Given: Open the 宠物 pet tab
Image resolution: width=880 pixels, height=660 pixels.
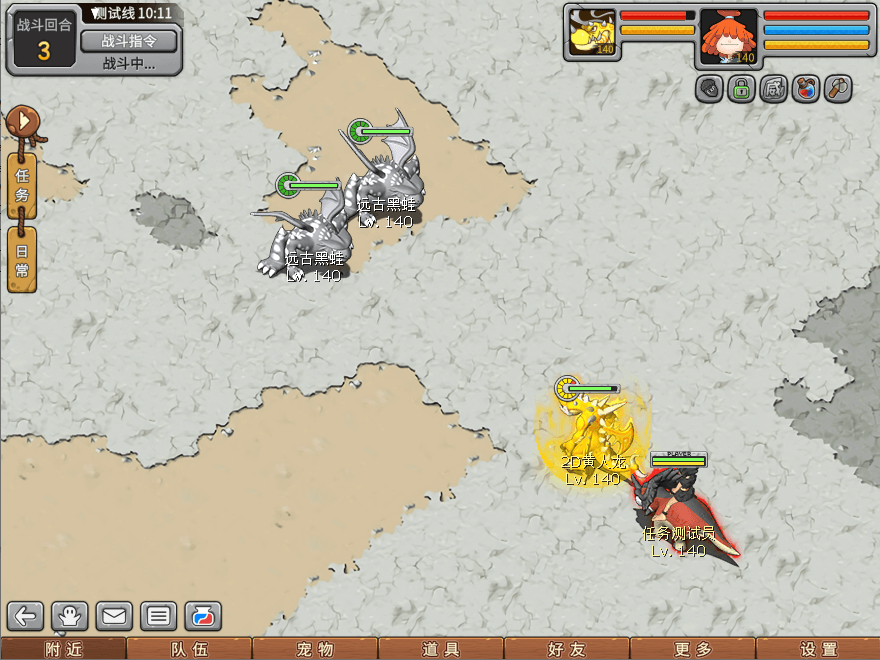Looking at the screenshot, I should [x=315, y=649].
